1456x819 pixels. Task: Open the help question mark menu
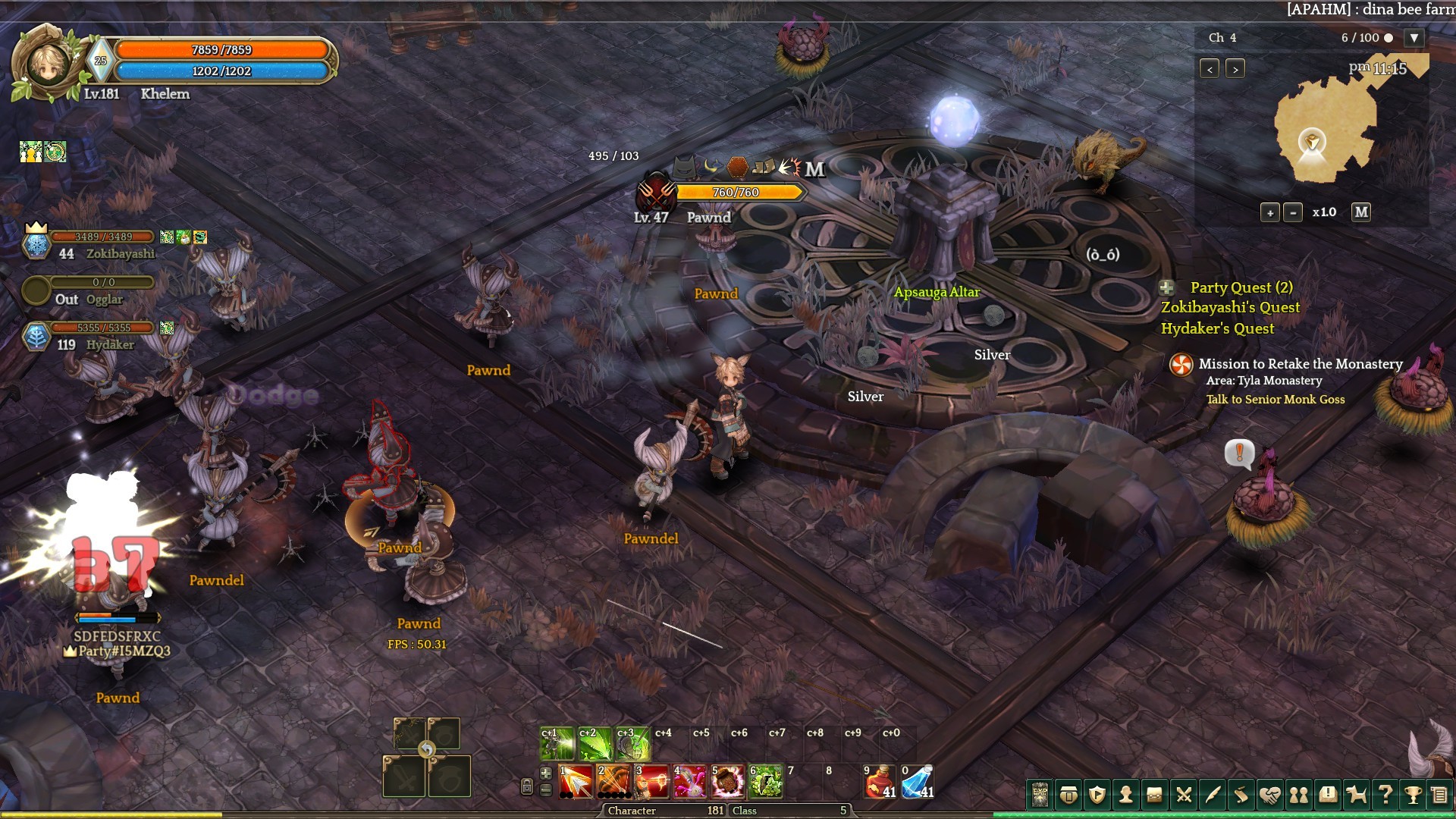(1385, 795)
